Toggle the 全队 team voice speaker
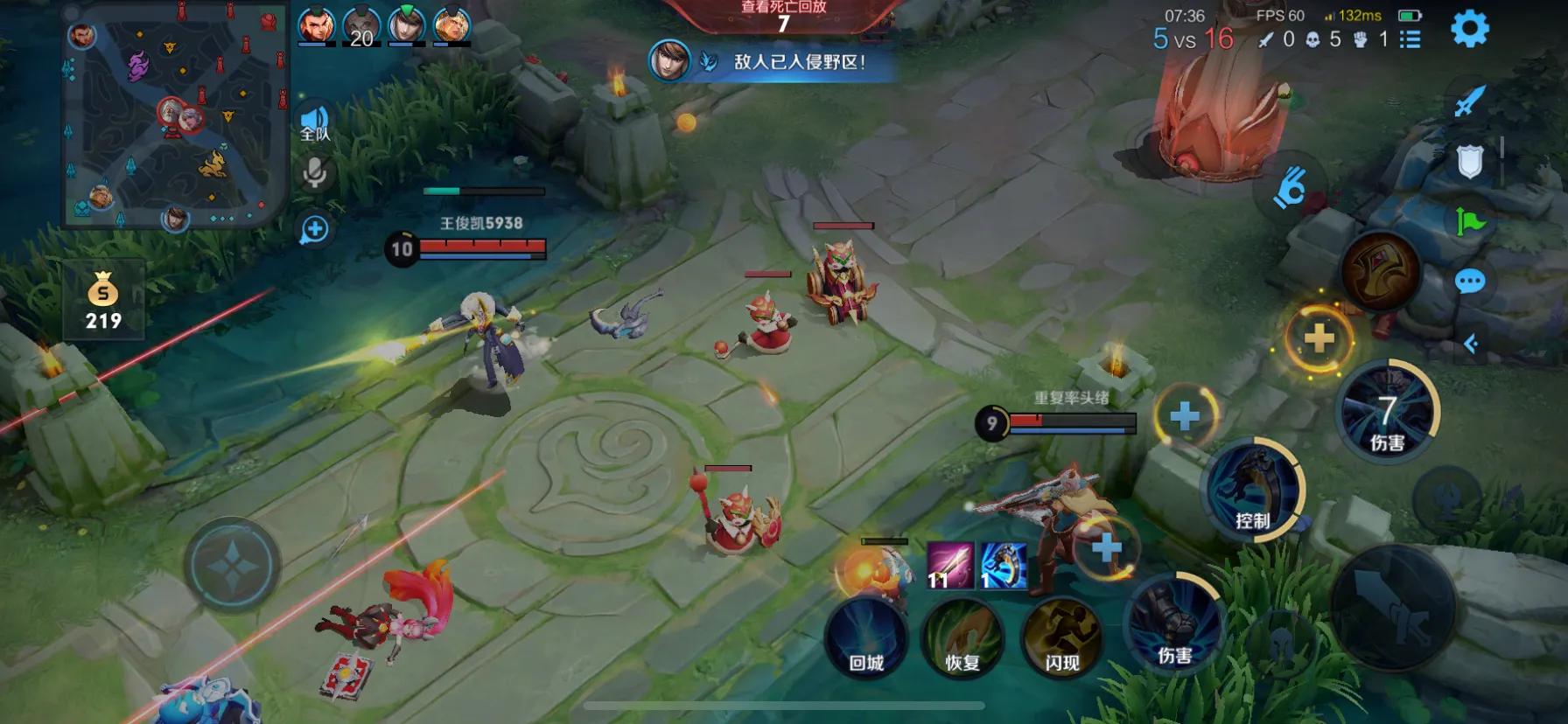Viewport: 1568px width, 724px height. click(x=314, y=123)
